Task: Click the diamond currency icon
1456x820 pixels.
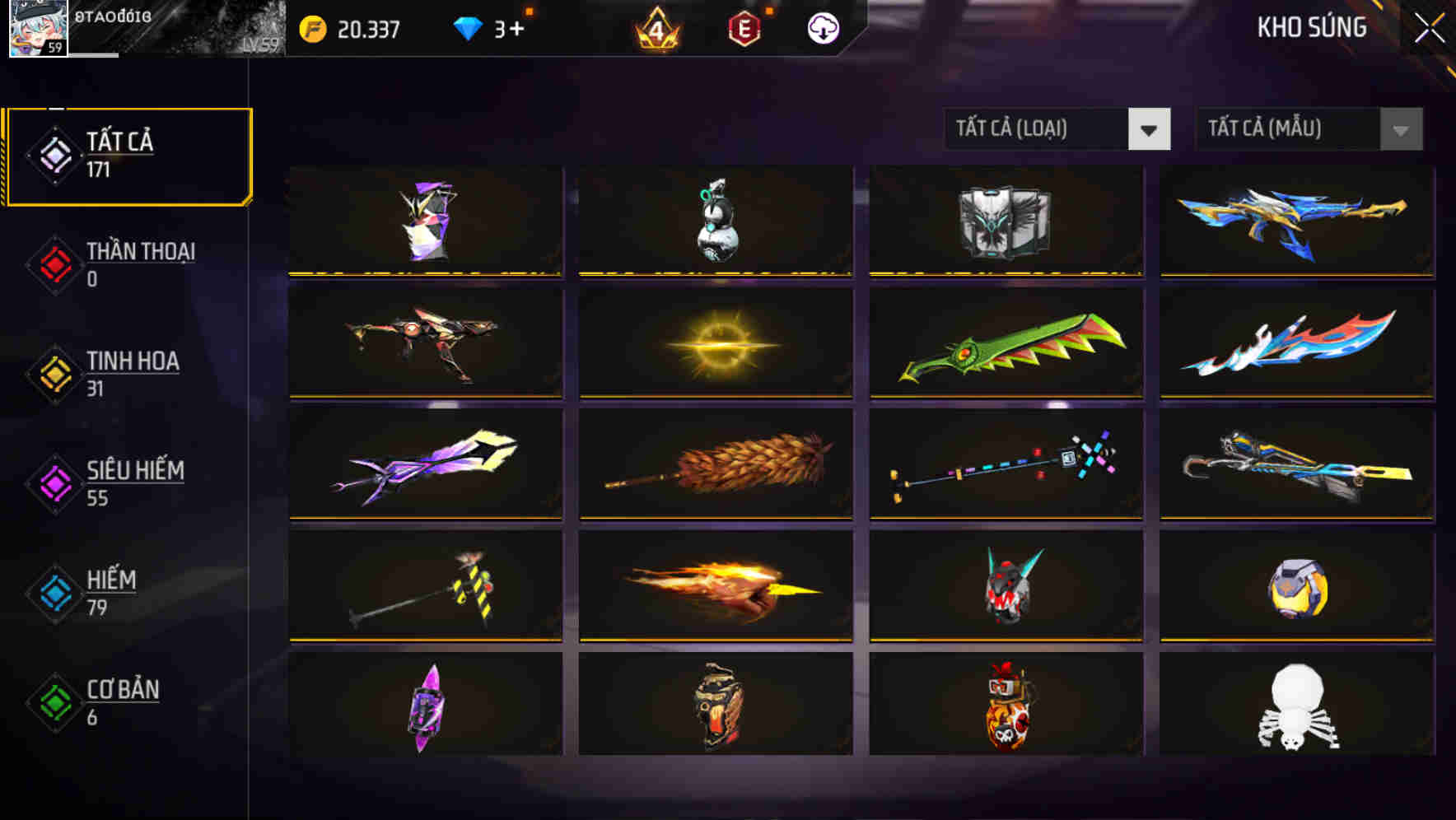Action: (x=466, y=27)
